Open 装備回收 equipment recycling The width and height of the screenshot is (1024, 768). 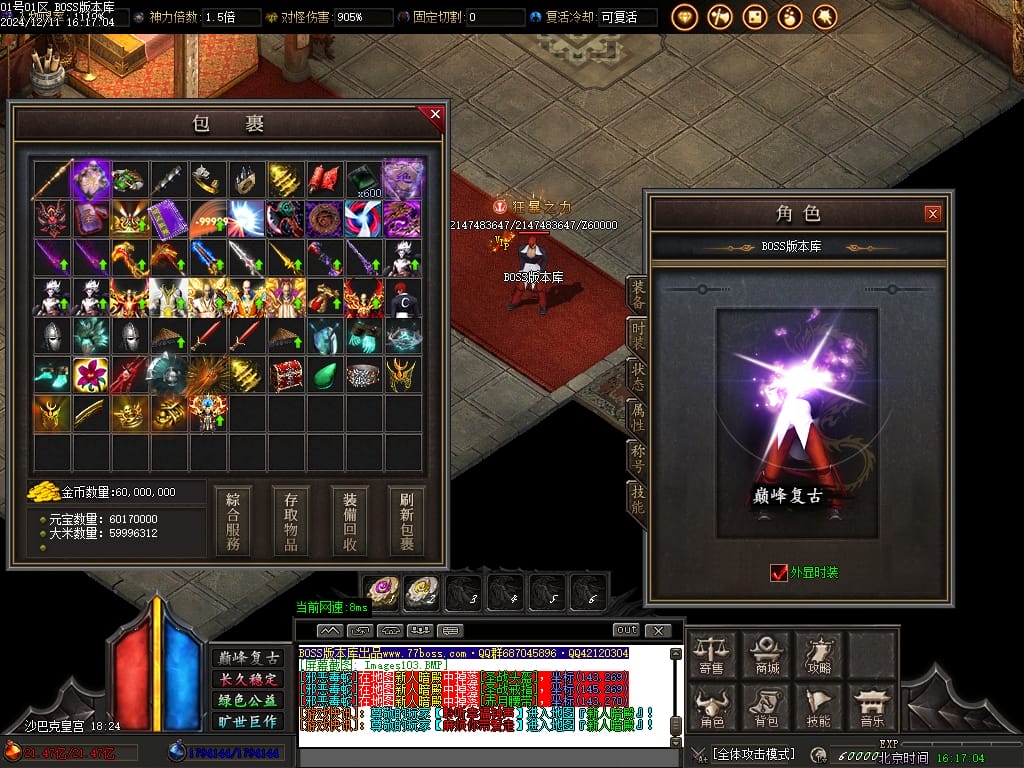click(x=350, y=521)
